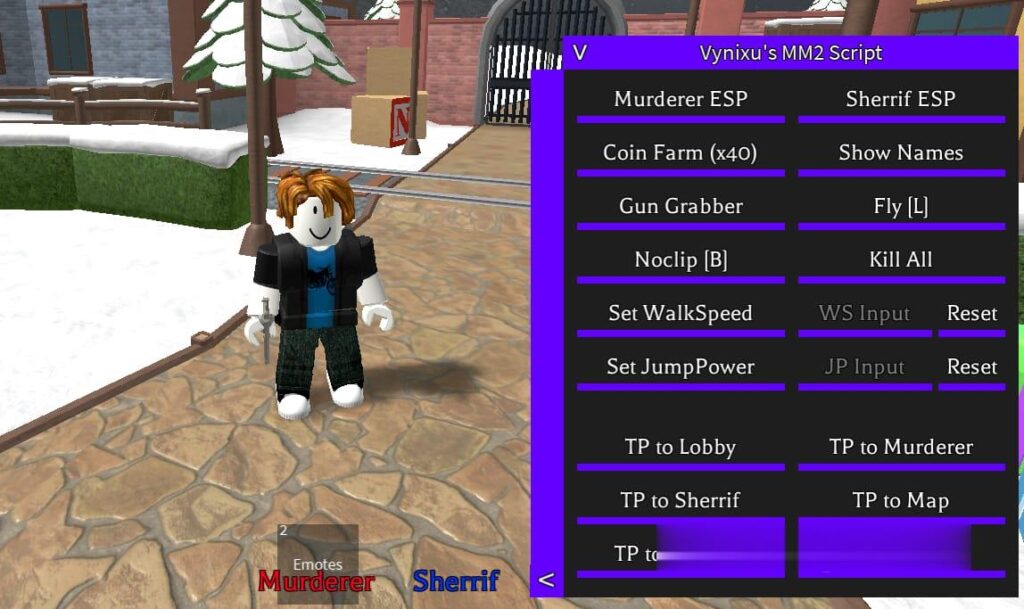Select TP to Sherrif
The width and height of the screenshot is (1024, 609).
coord(680,501)
